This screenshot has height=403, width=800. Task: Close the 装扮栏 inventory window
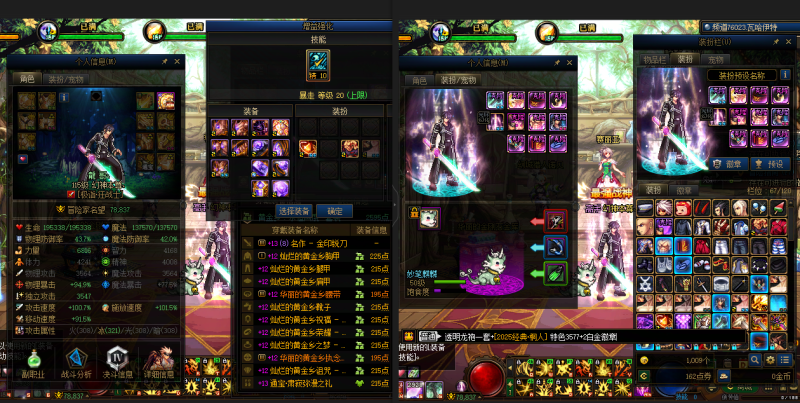click(790, 43)
